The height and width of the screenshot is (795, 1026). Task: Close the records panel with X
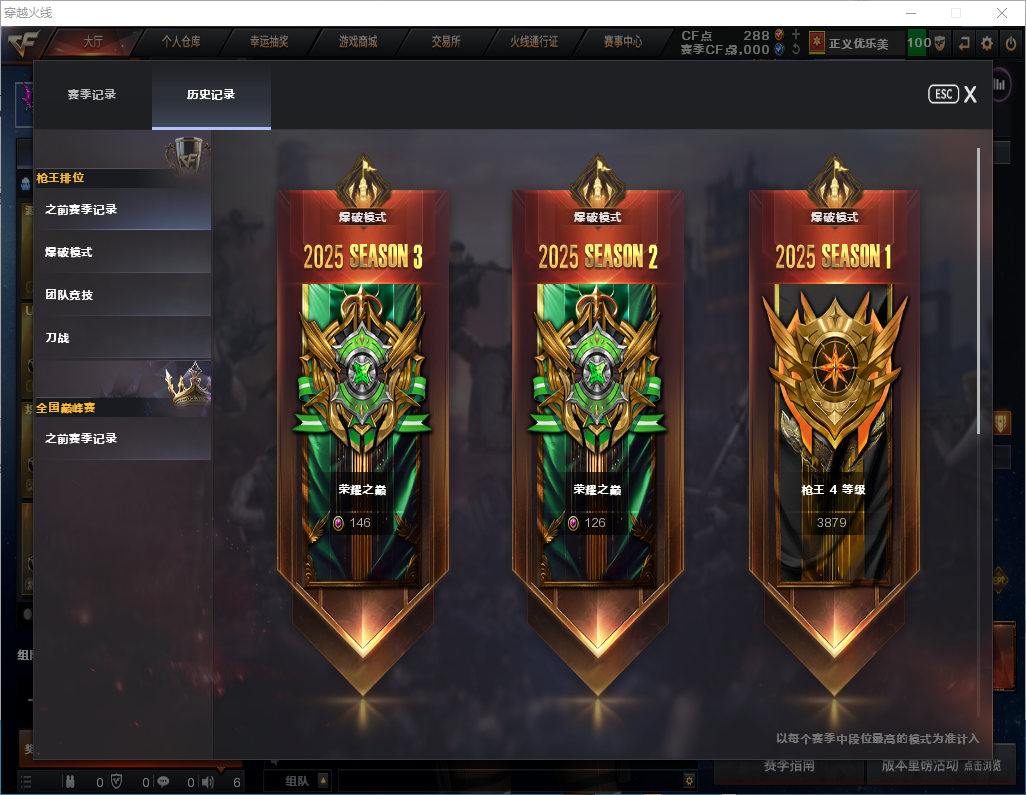tap(970, 95)
